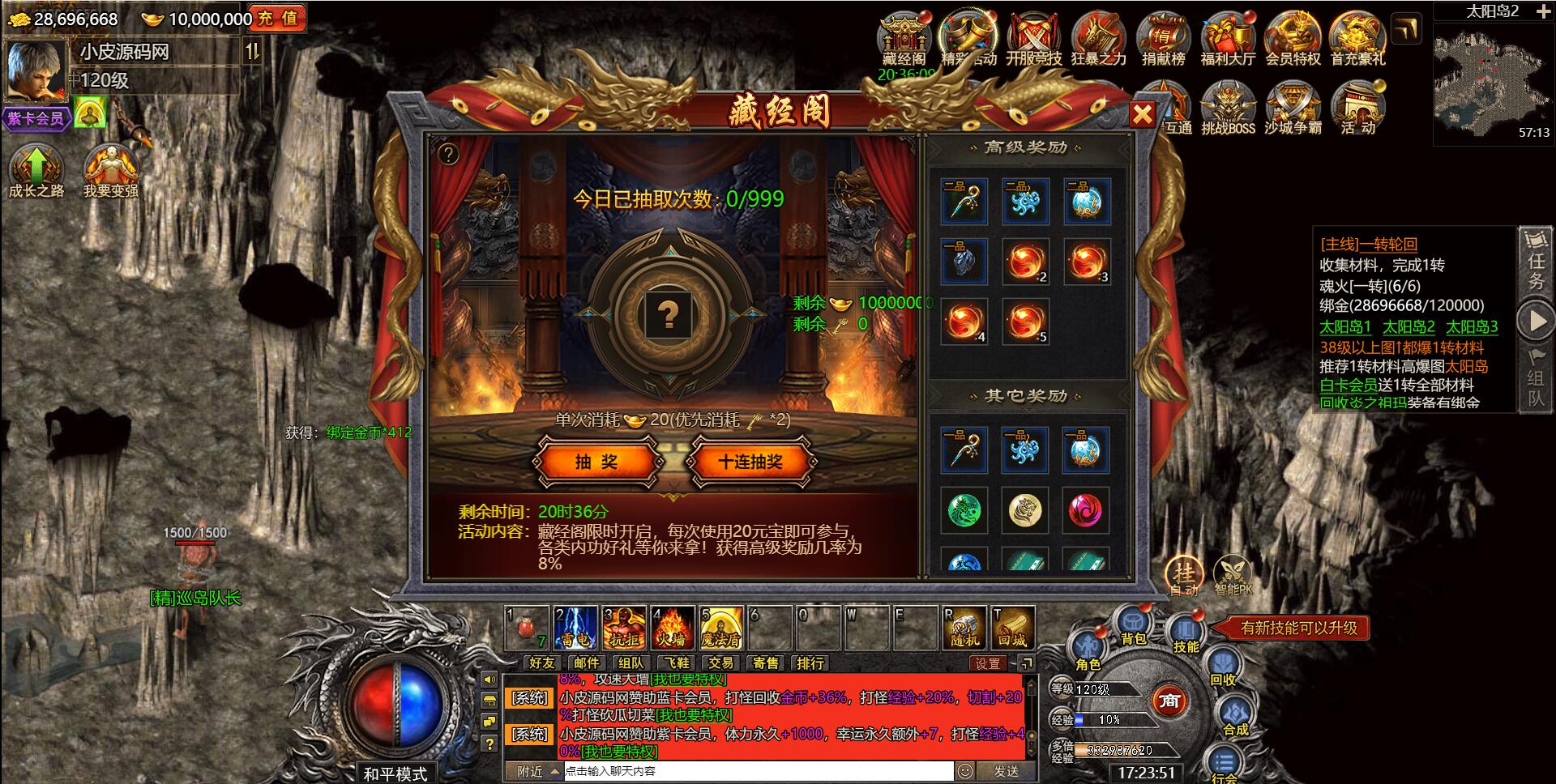Image resolution: width=1556 pixels, height=784 pixels.
Task: Activate the 火墙 fire wall skill
Action: point(673,628)
